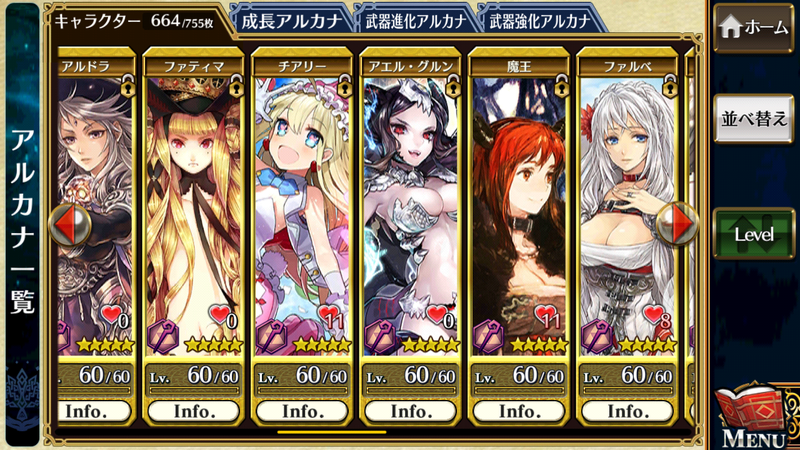Open Info. for ファルベ
Viewport: 800px width, 450px height.
click(626, 411)
